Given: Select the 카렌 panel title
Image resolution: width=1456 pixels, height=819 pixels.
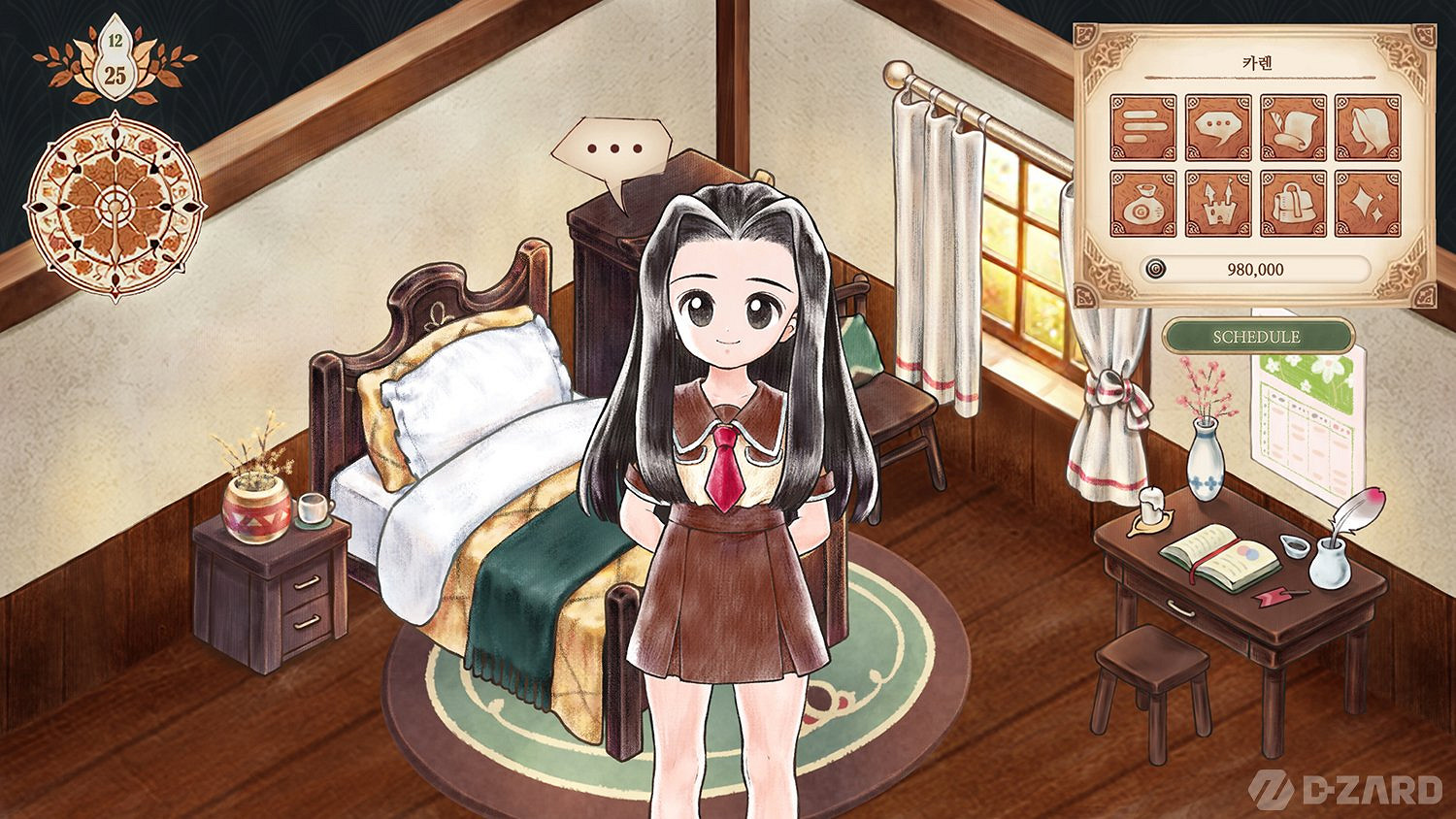Looking at the screenshot, I should point(1255,63).
